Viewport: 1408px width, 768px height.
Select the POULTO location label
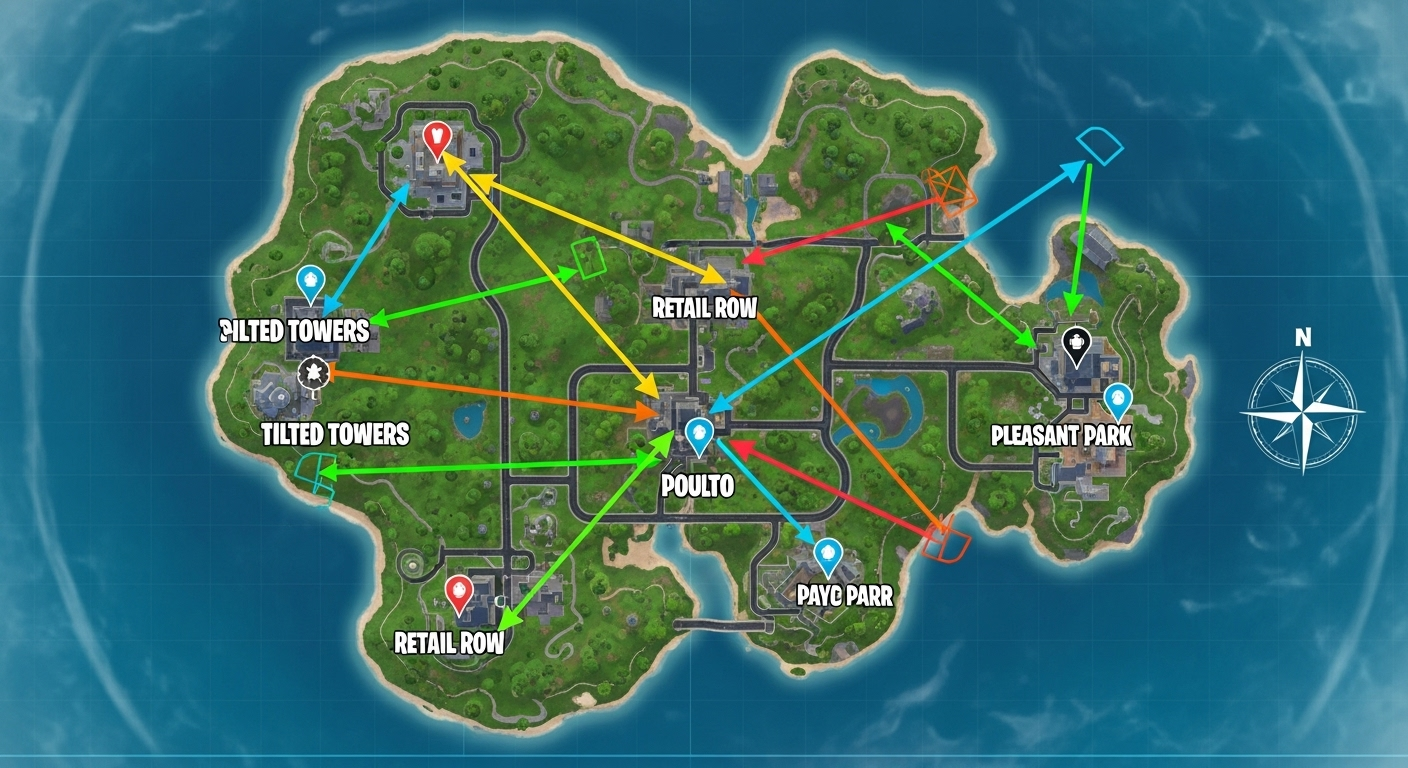[697, 486]
